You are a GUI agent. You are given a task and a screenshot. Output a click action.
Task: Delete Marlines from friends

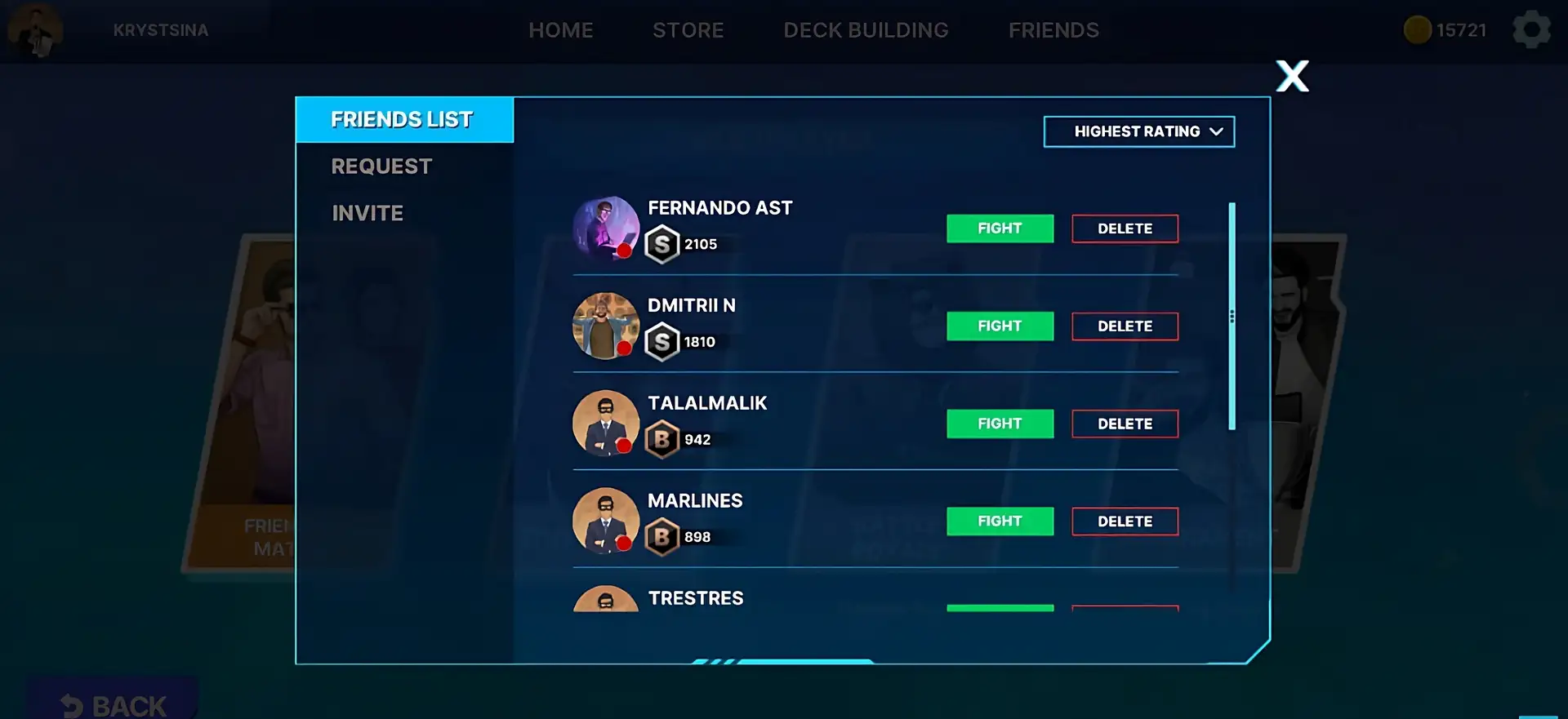pyautogui.click(x=1125, y=521)
